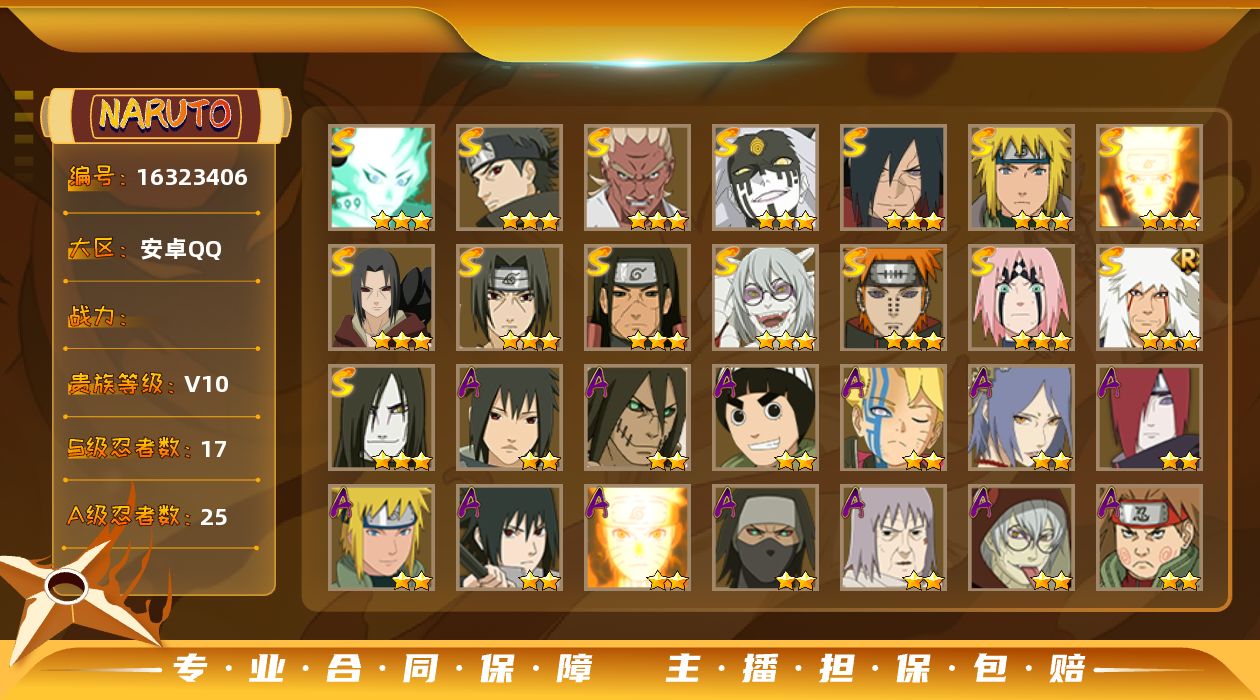The image size is (1260, 700).
Task: Select the white-masked S-rank ninja tile
Action: (x=765, y=177)
